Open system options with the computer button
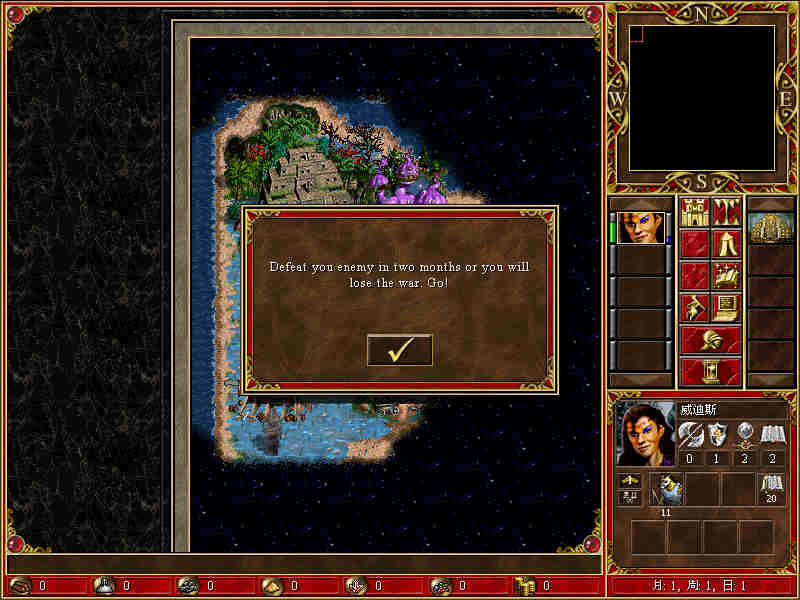The height and width of the screenshot is (600, 800). [x=726, y=306]
